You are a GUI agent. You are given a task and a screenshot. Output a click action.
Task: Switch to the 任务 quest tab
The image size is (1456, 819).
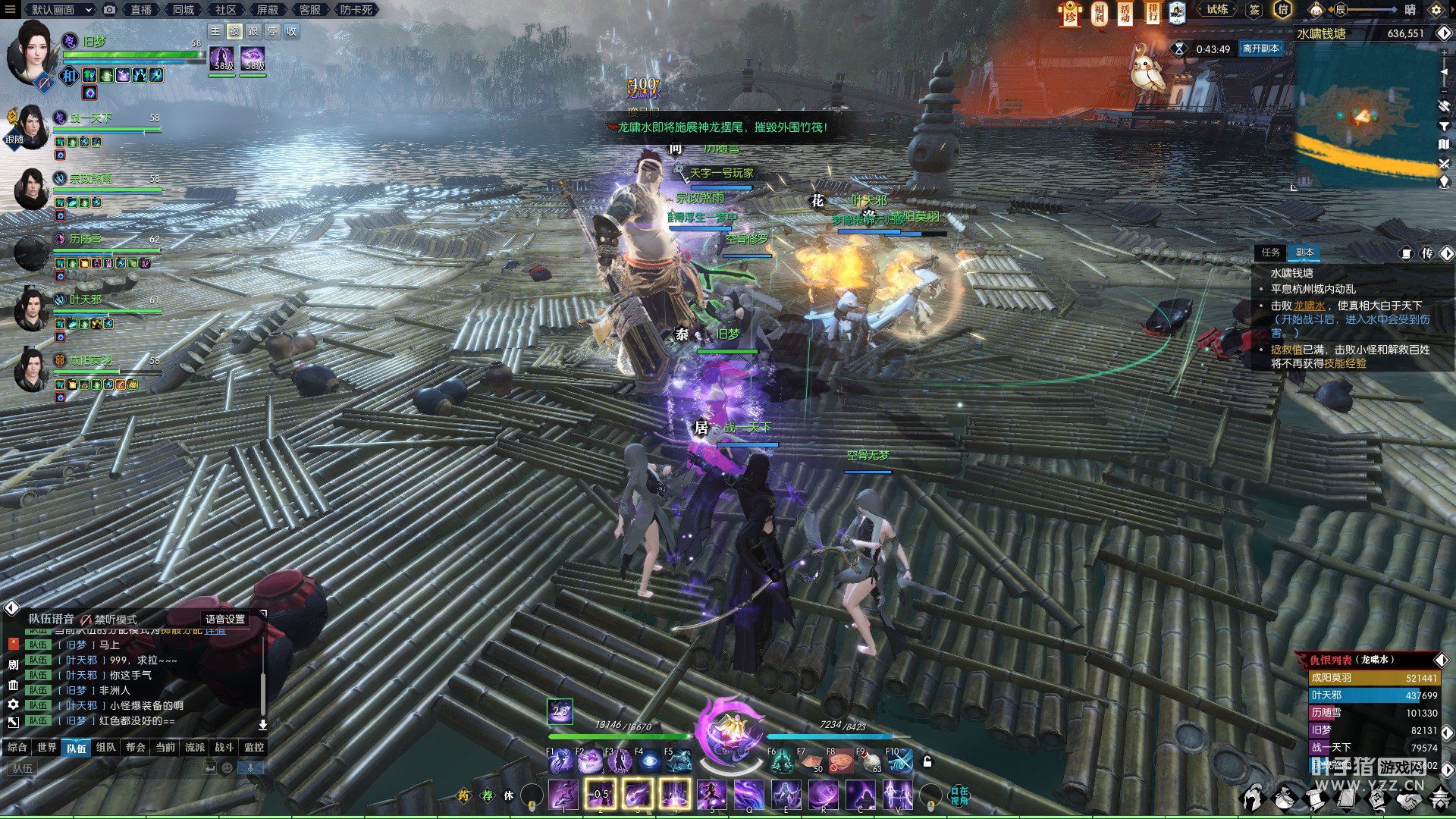(1271, 253)
